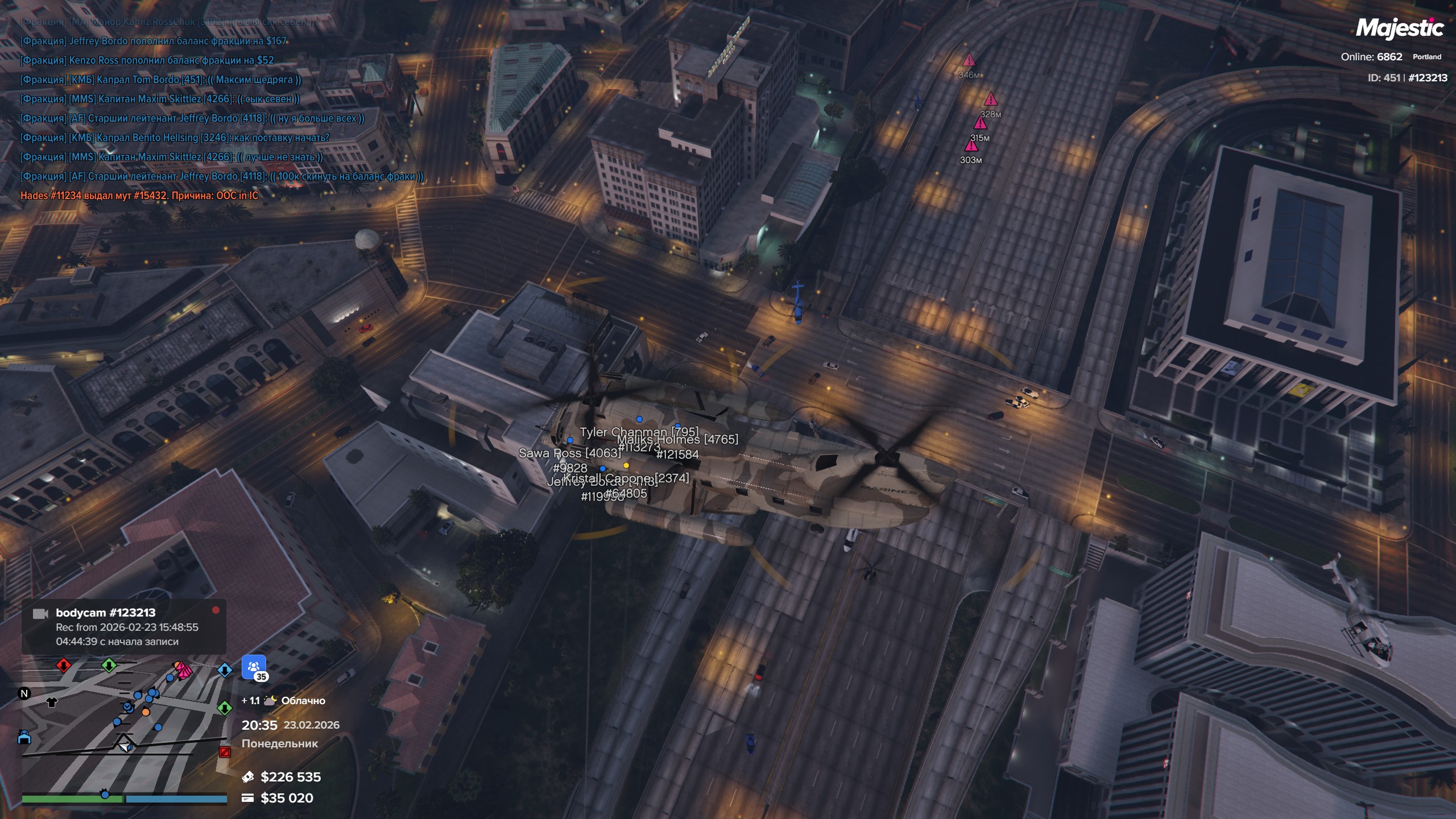Select the clothing store t-shirt marker

coord(52,702)
